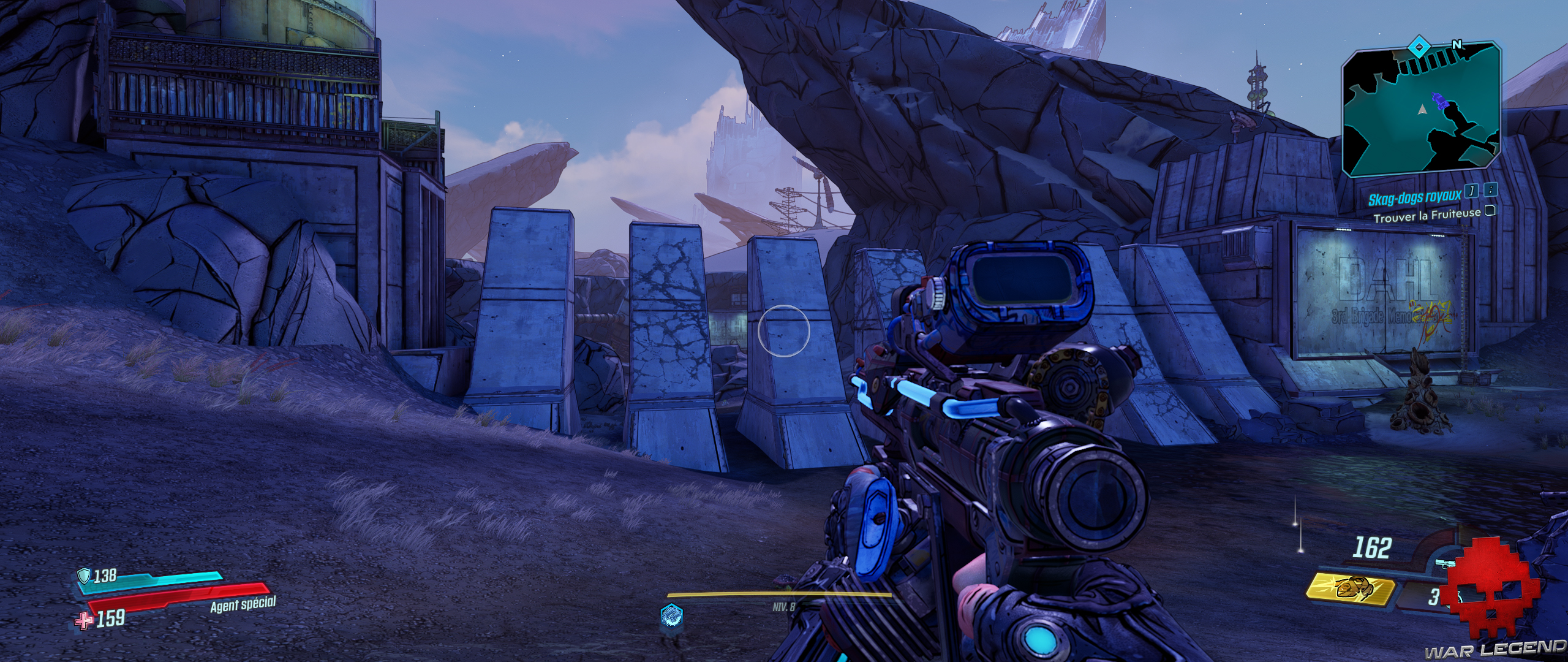The width and height of the screenshot is (1568, 662).
Task: Click the weapon ammo icon near the counter
Action: point(1445,563)
